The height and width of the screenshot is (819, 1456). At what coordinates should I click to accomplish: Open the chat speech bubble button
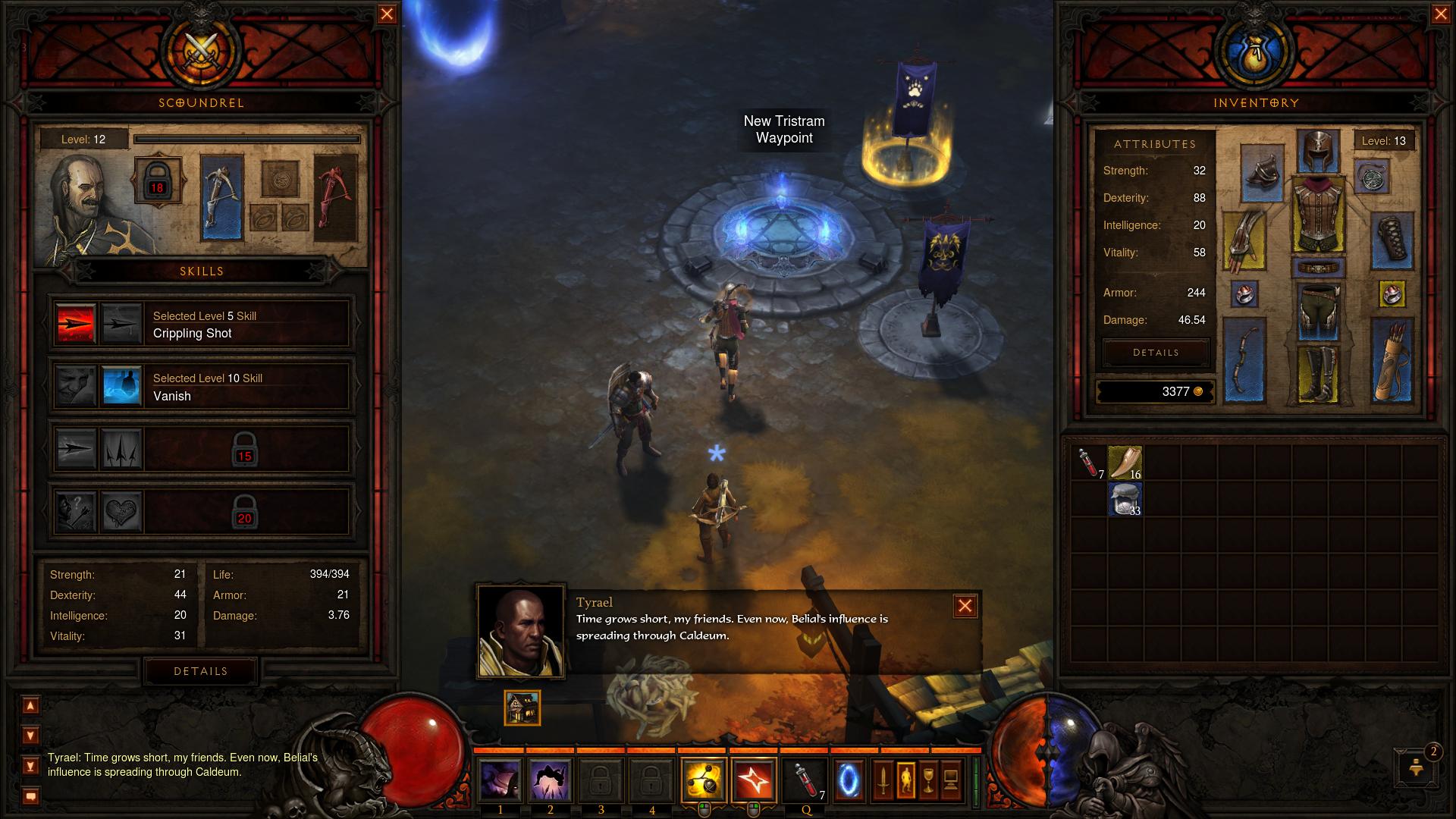point(30,796)
